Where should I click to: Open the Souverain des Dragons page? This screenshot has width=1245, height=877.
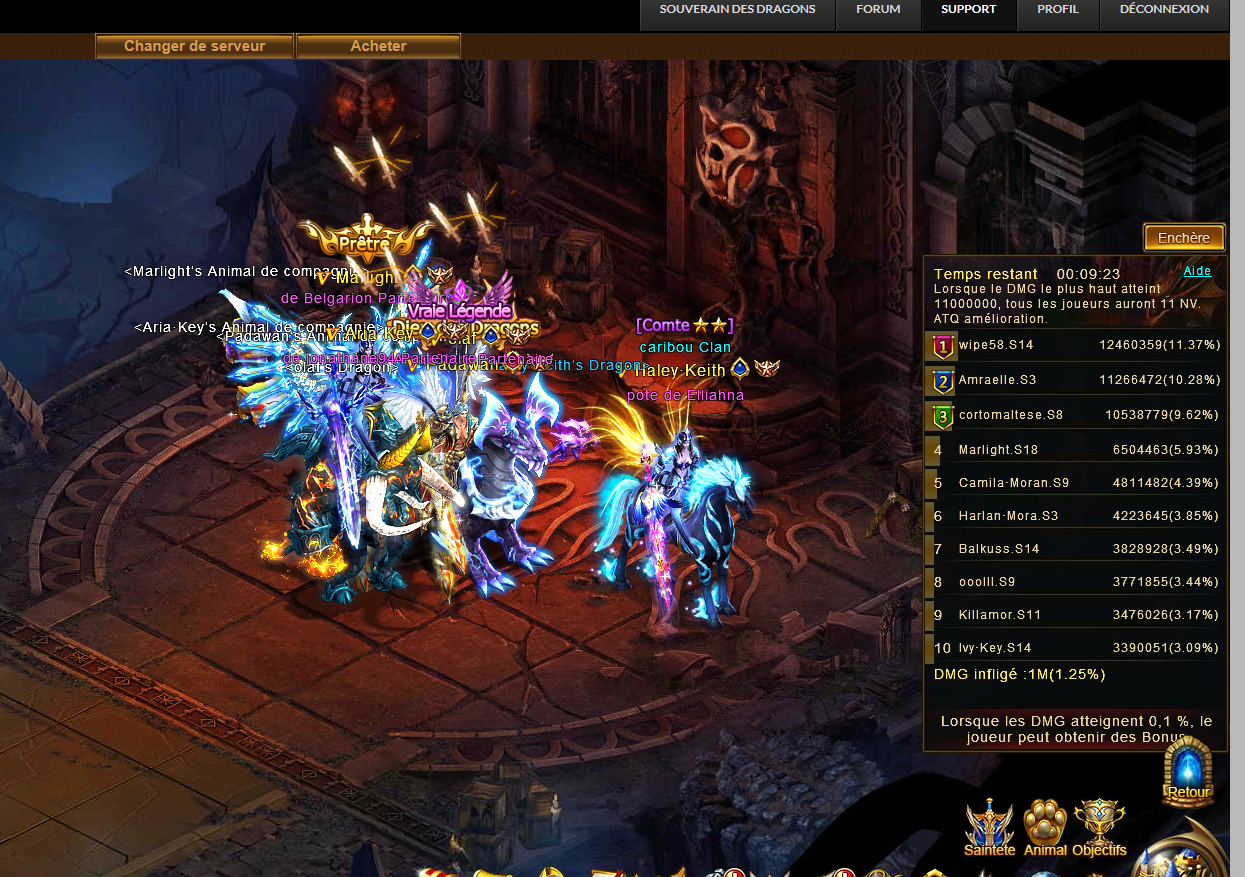point(737,10)
